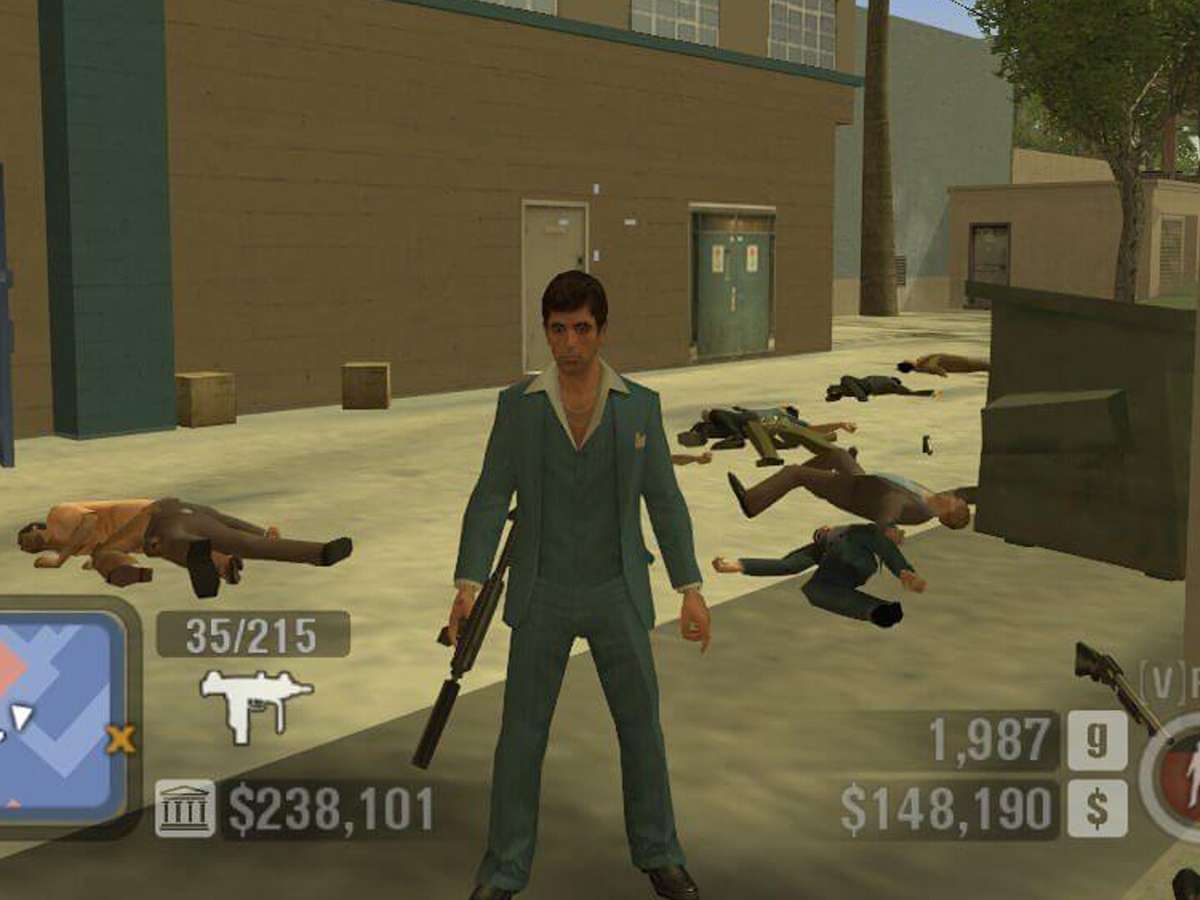Image resolution: width=1200 pixels, height=900 pixels.
Task: Select the submachine gun weapon icon
Action: pyautogui.click(x=256, y=703)
